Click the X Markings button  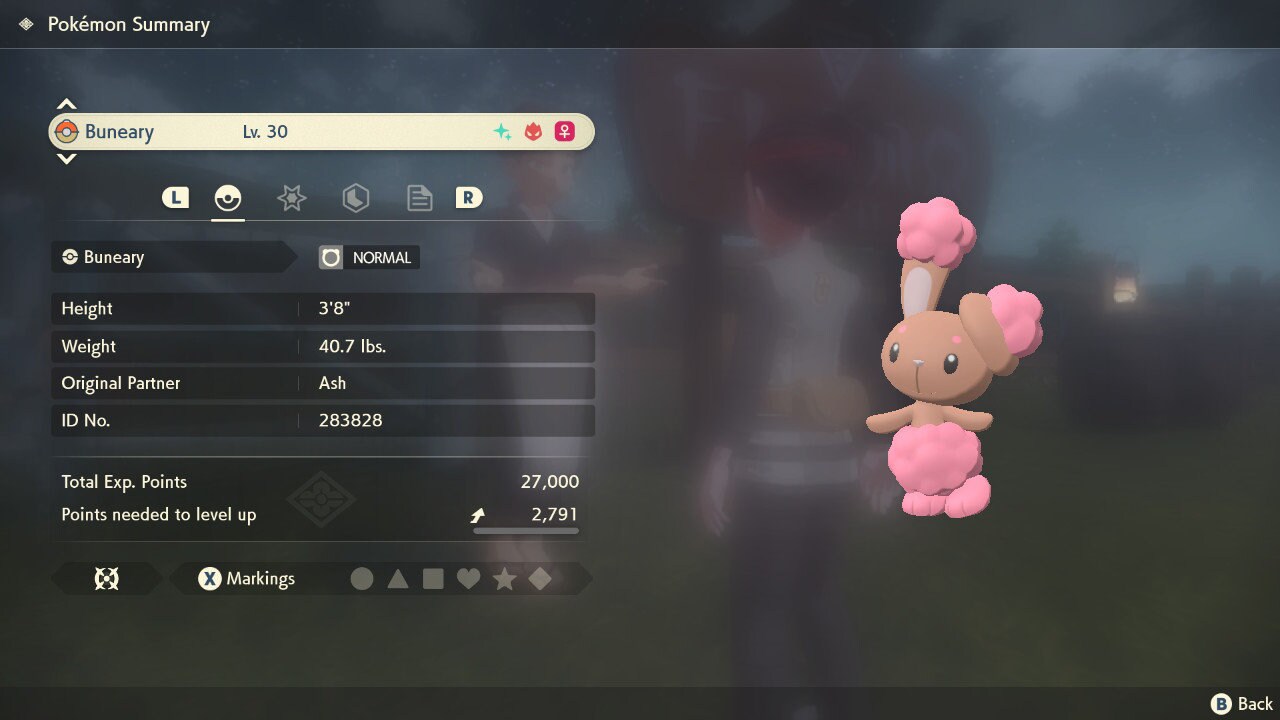[x=246, y=578]
